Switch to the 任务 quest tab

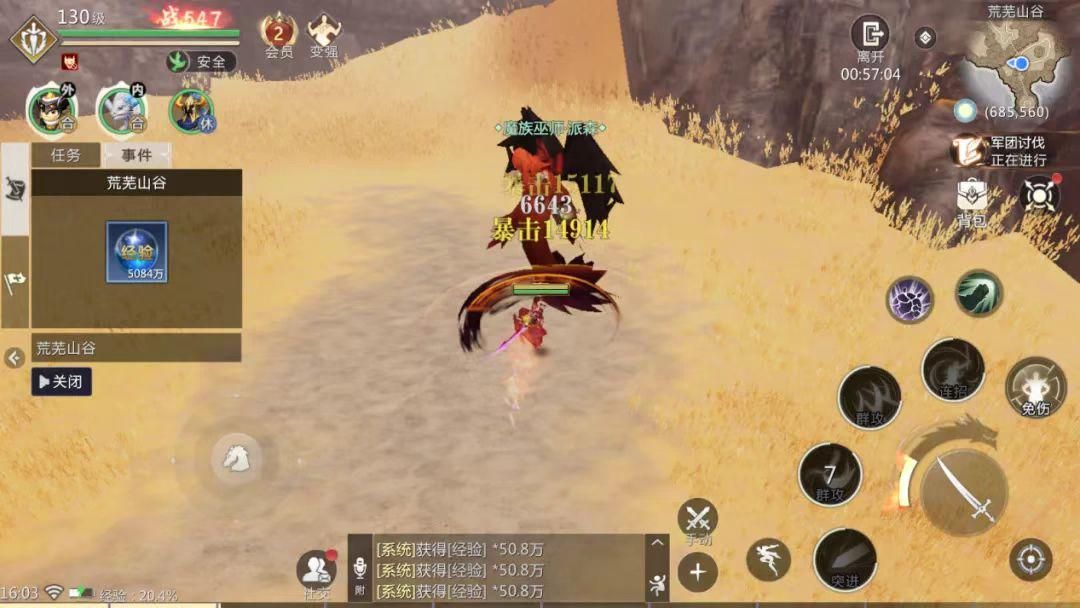(x=65, y=155)
